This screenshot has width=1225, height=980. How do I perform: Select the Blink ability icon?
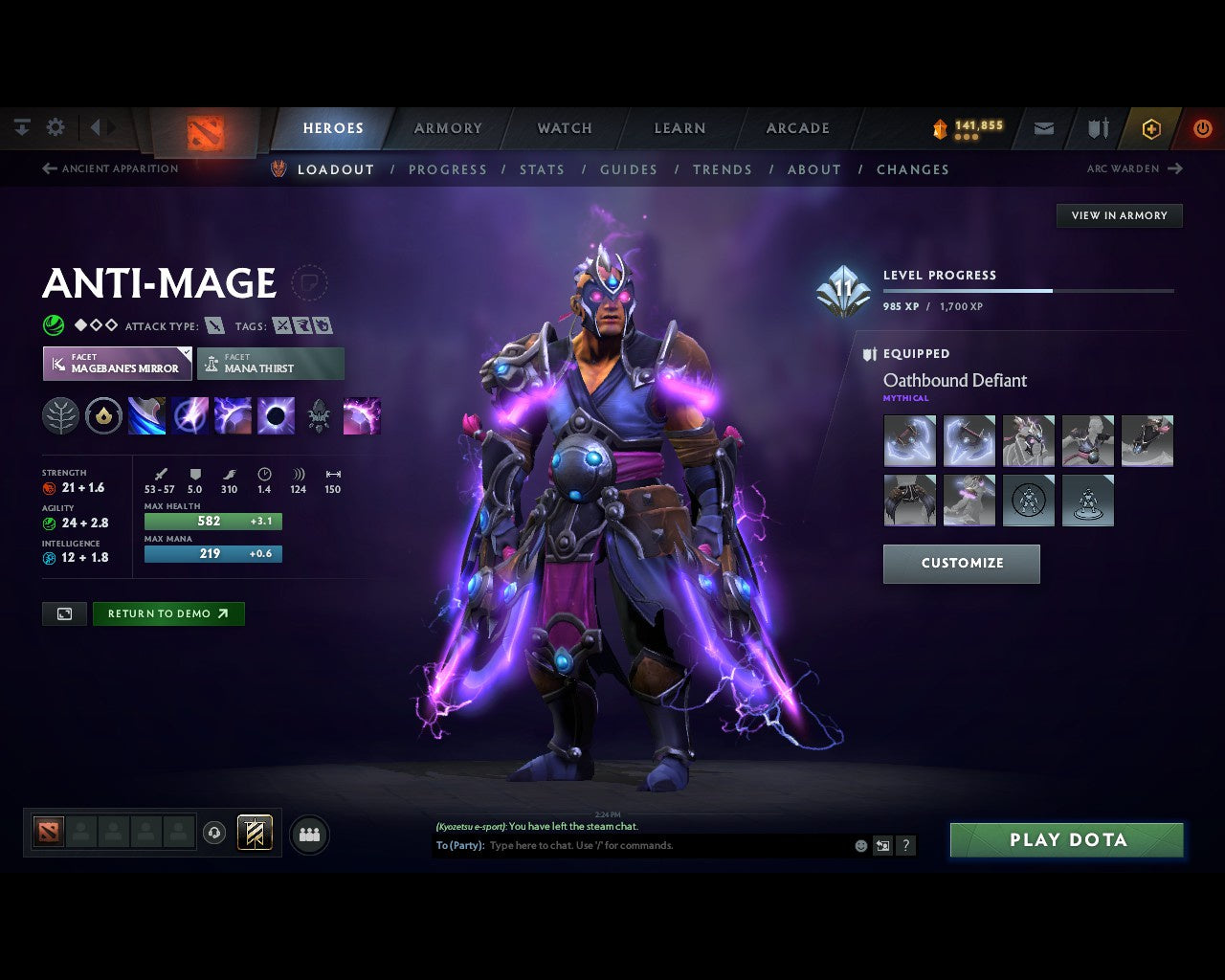coord(190,415)
